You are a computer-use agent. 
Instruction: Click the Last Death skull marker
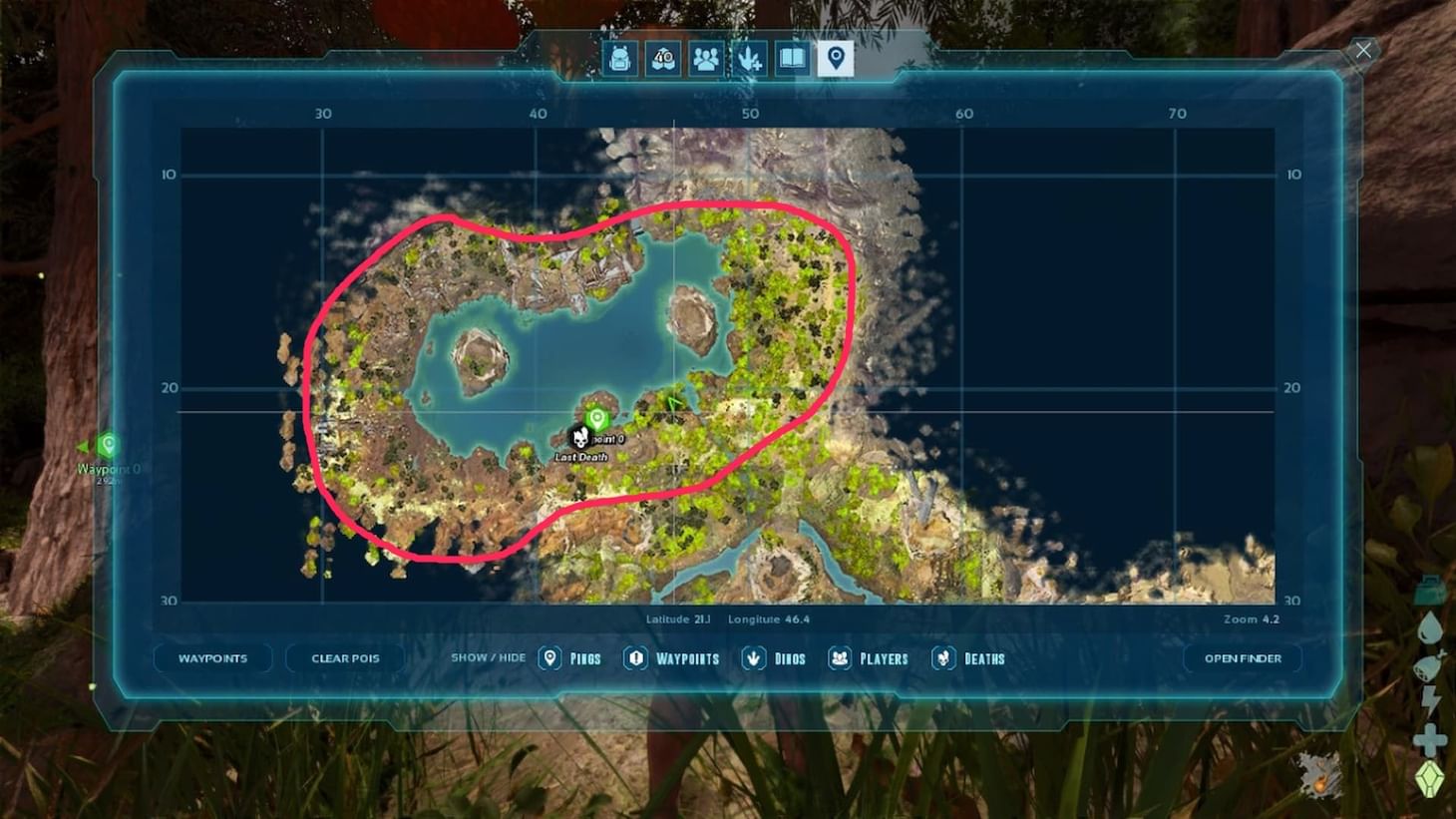[x=579, y=437]
